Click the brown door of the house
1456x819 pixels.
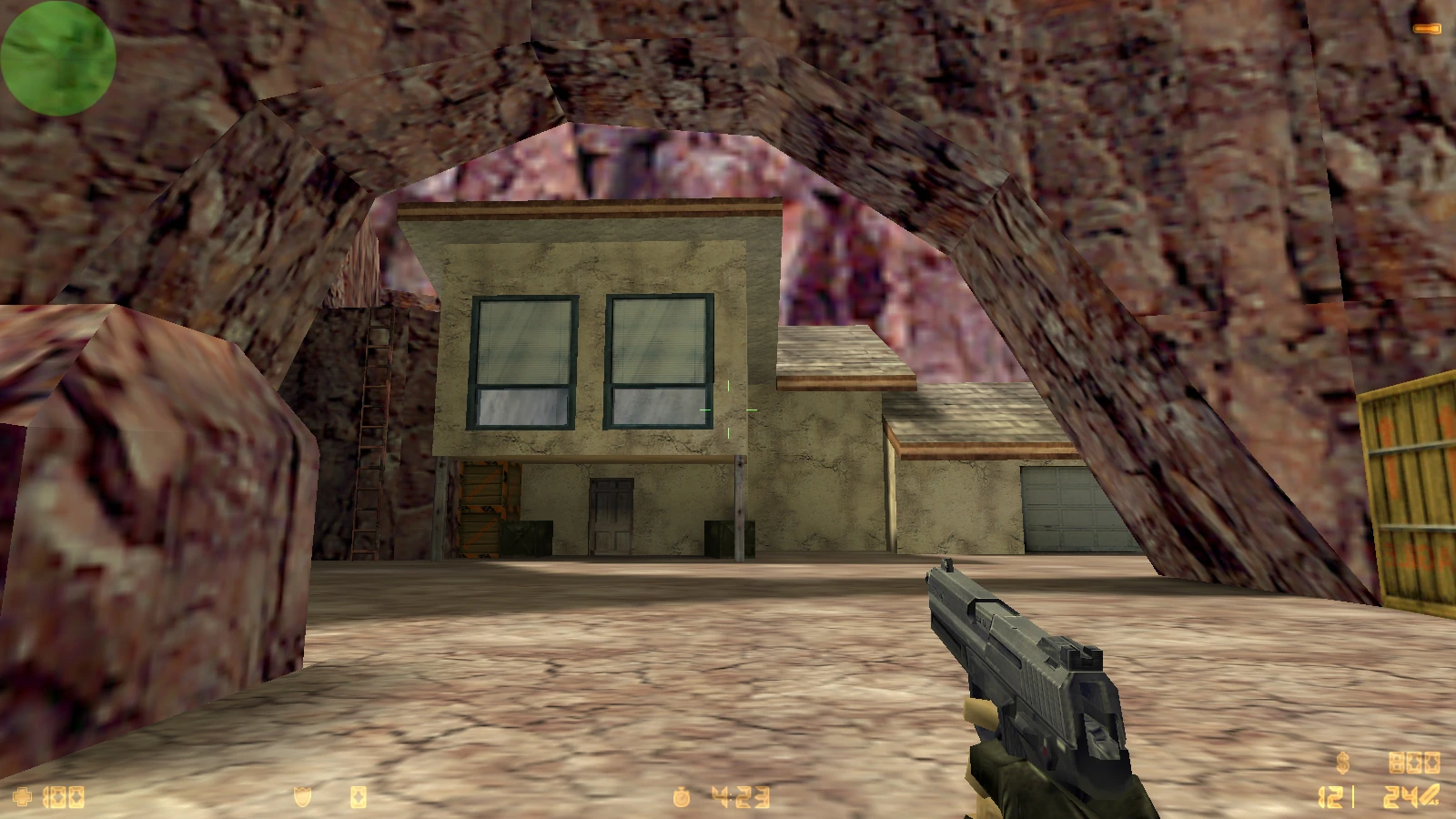(612, 514)
